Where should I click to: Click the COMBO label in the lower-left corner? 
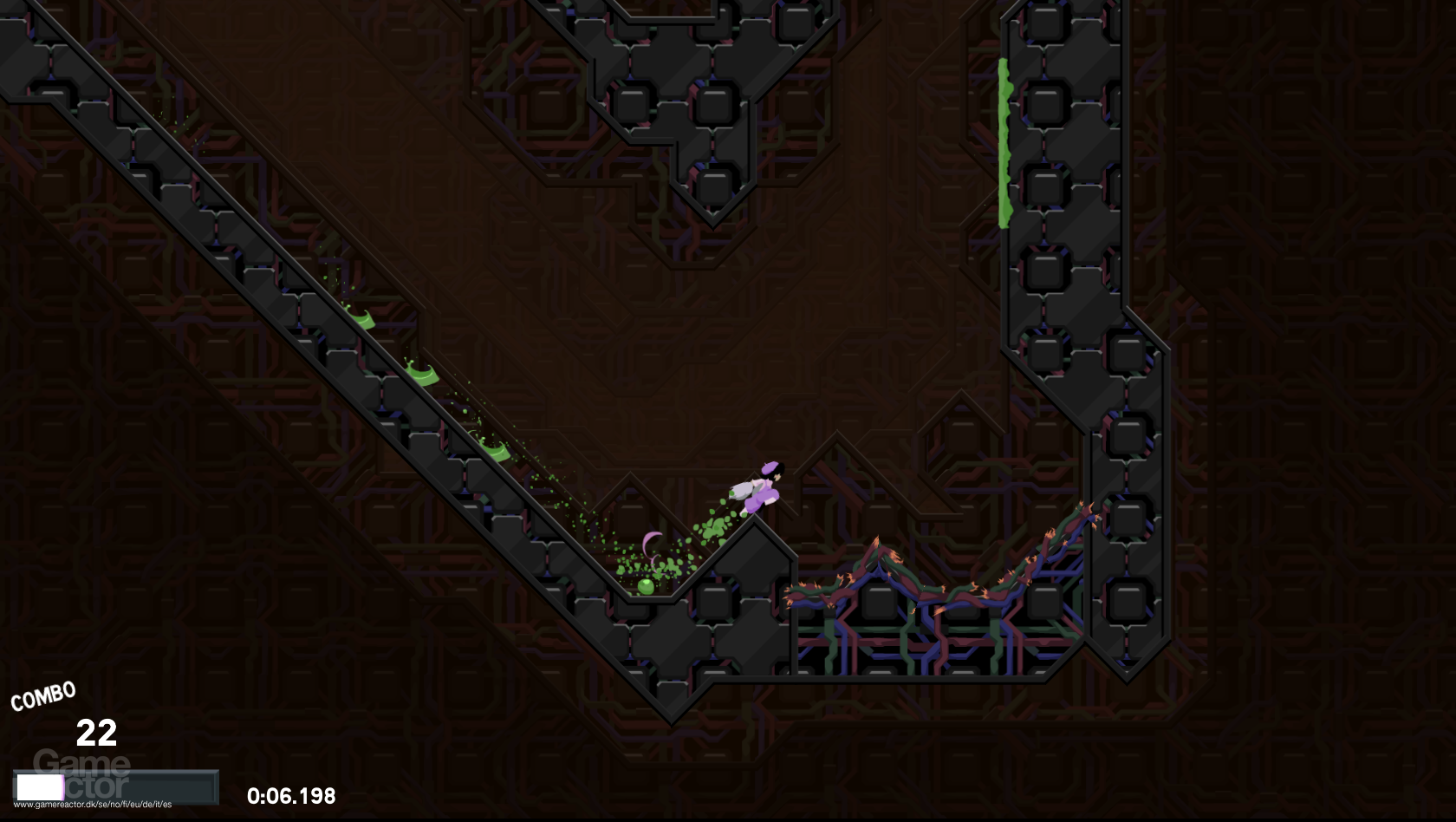click(x=42, y=695)
